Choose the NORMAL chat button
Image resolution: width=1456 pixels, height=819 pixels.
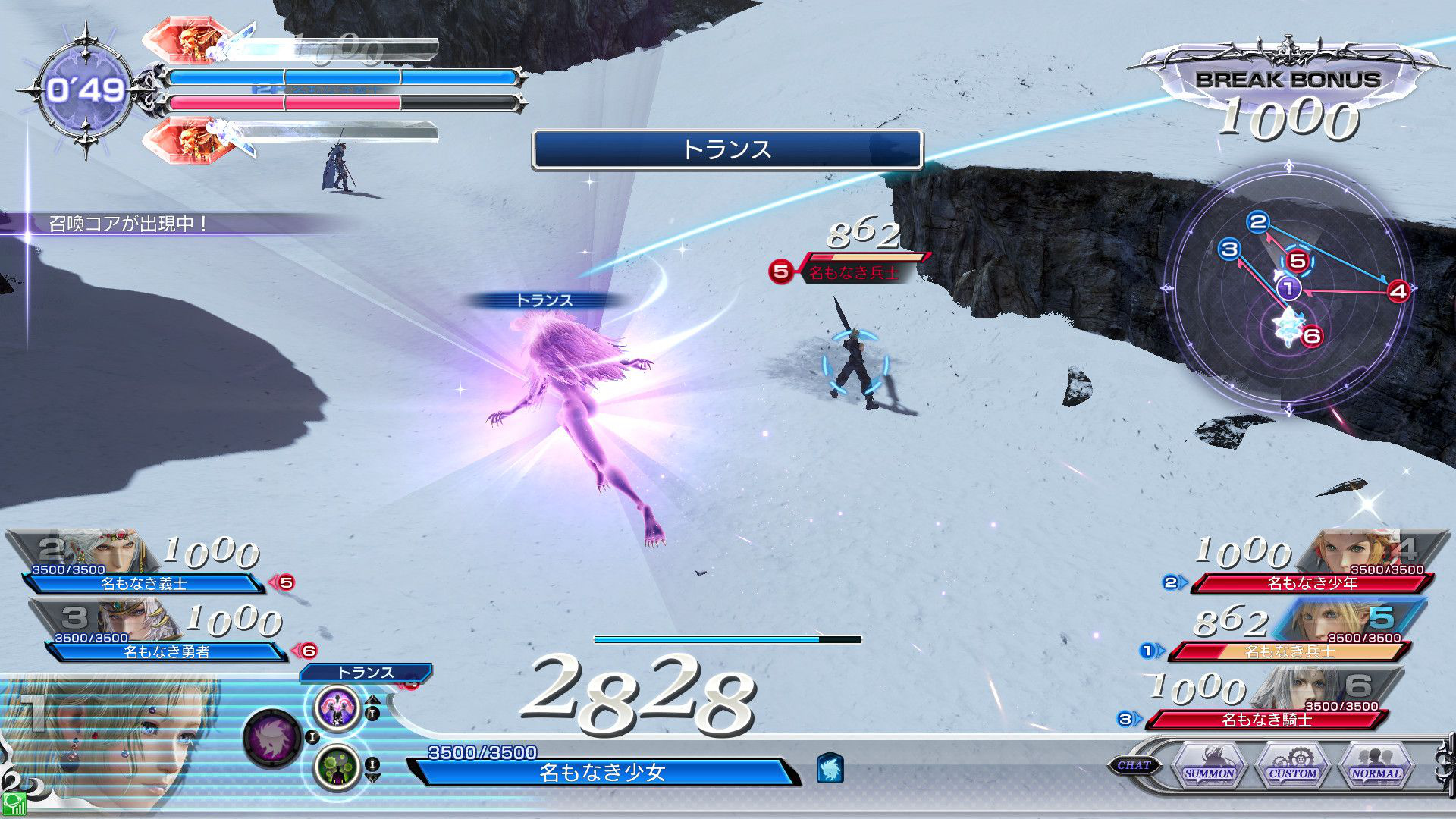tap(1376, 764)
